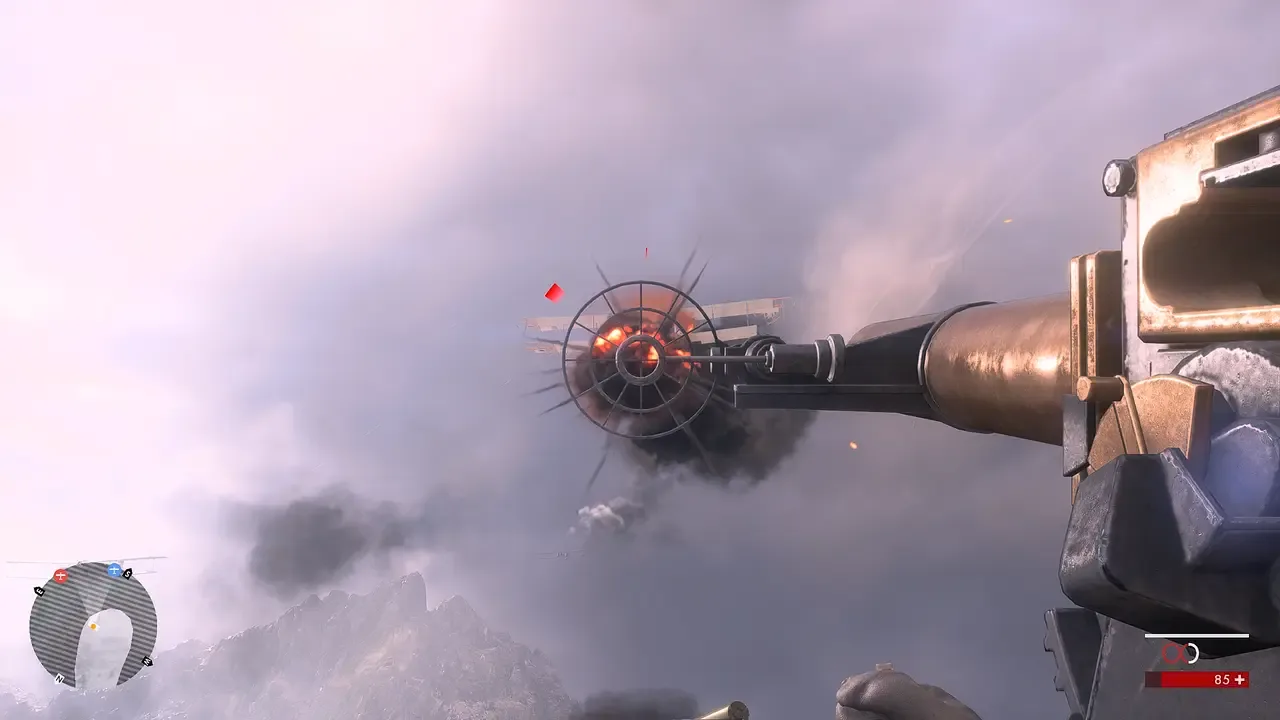The height and width of the screenshot is (720, 1280).
Task: Click the infinity ammo symbol in HUD
Action: [1176, 652]
